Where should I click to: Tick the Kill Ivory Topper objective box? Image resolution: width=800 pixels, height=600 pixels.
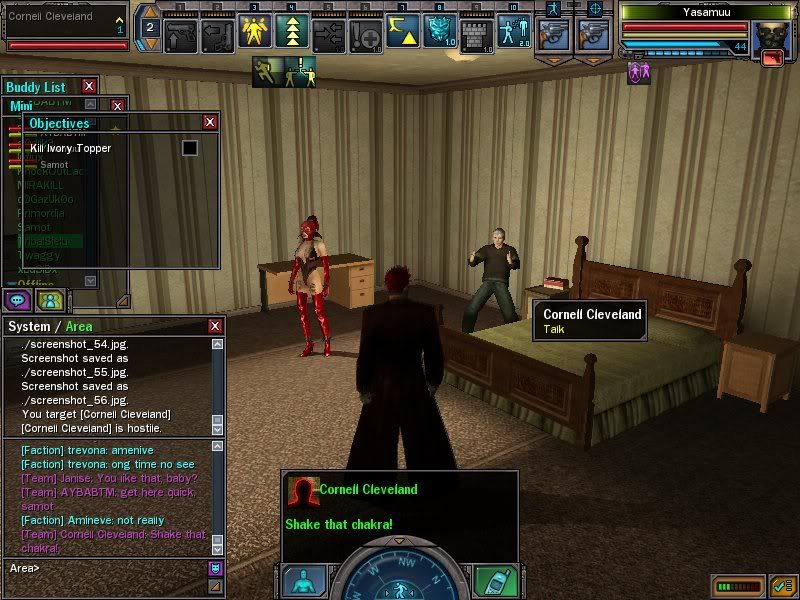(x=189, y=148)
